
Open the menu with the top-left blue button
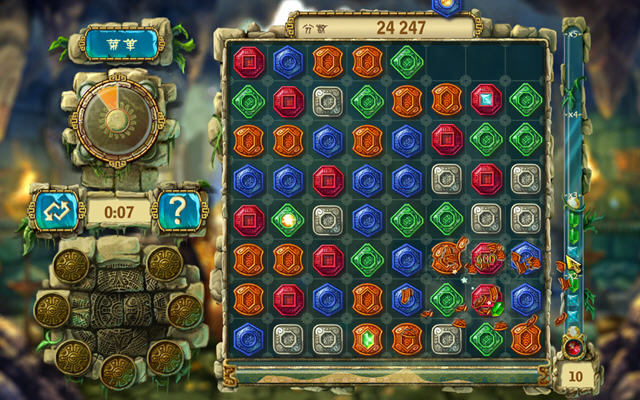(x=122, y=44)
